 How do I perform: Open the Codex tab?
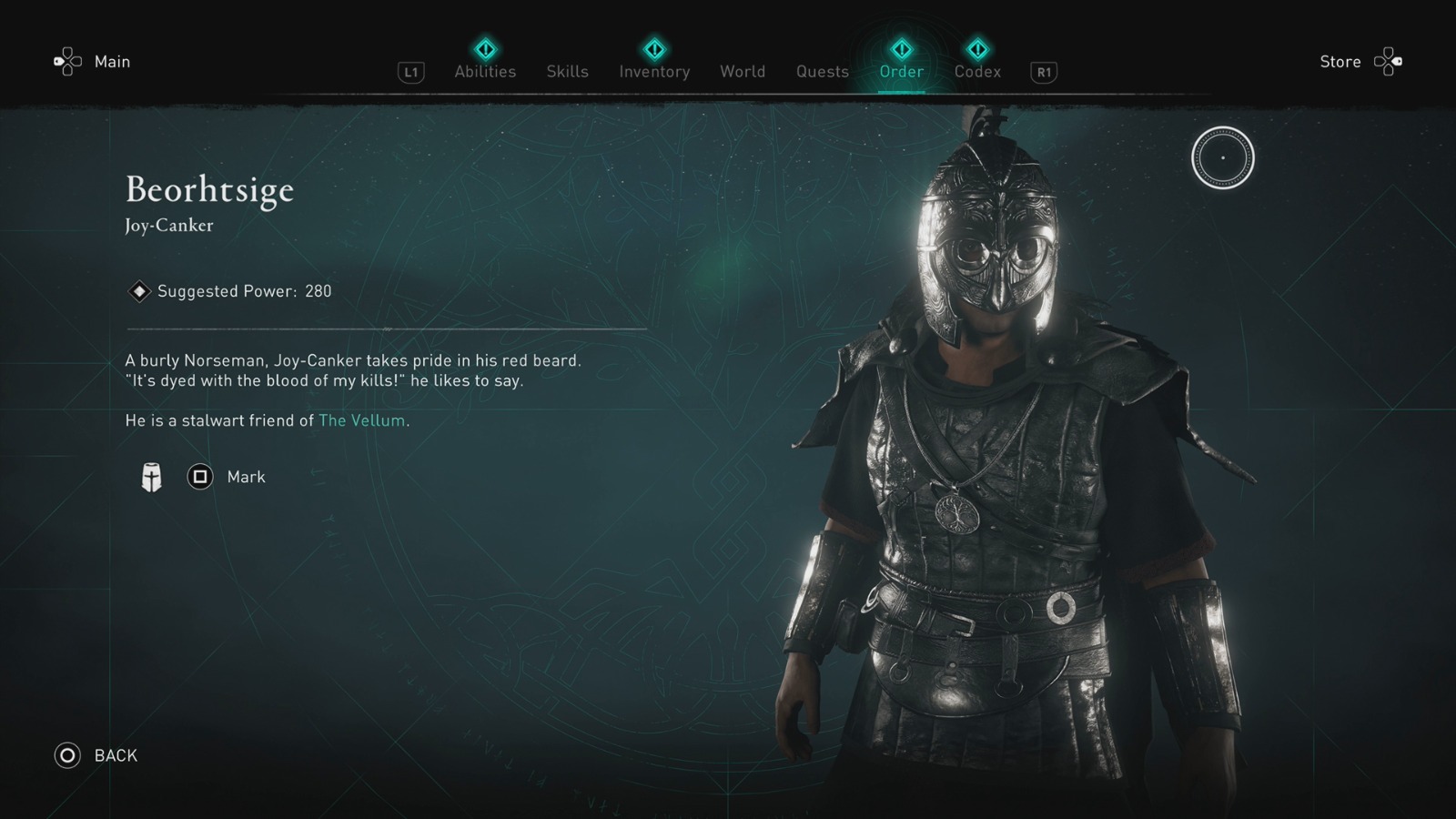tap(976, 71)
